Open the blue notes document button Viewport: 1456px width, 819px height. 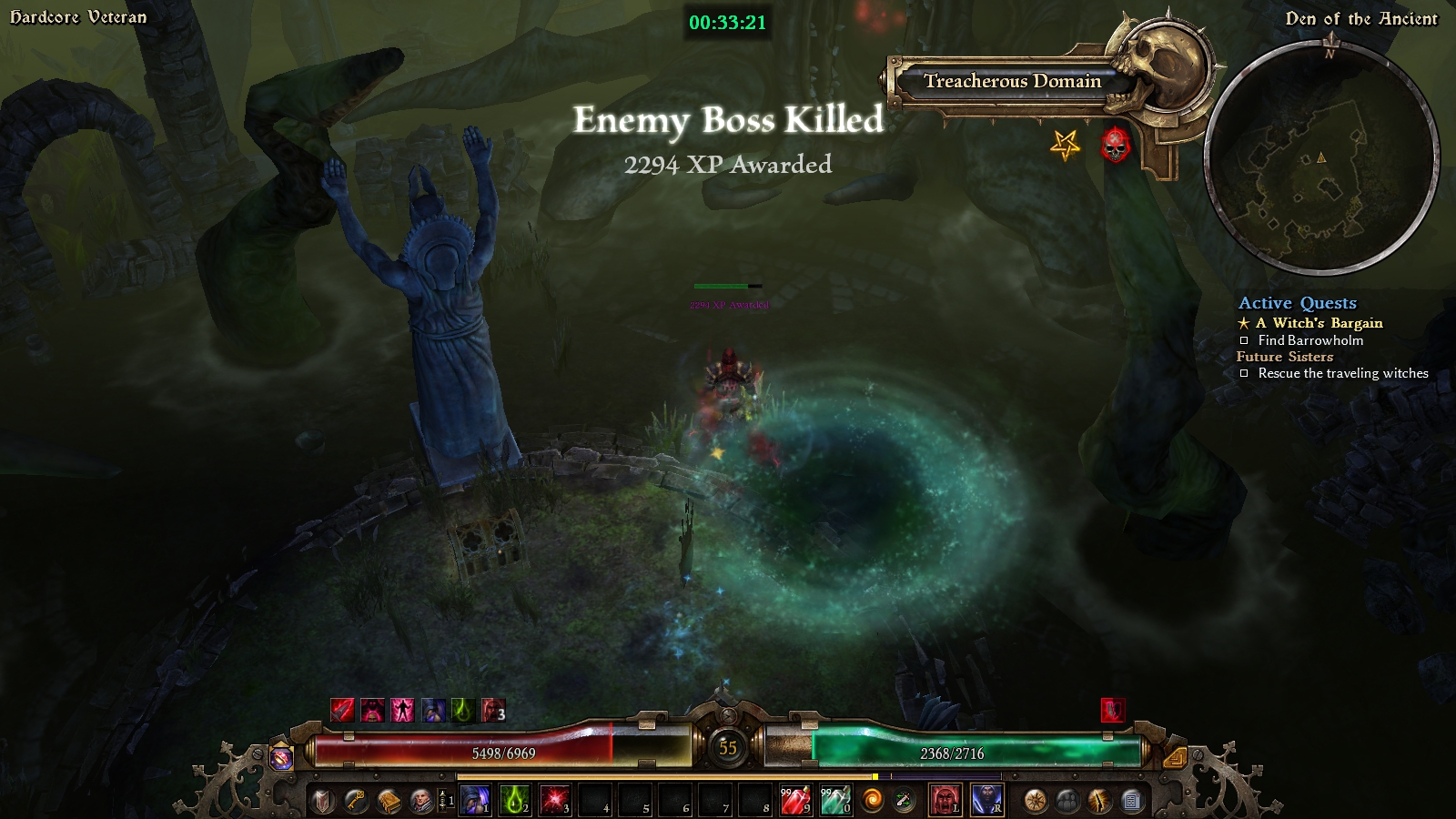point(1131,801)
